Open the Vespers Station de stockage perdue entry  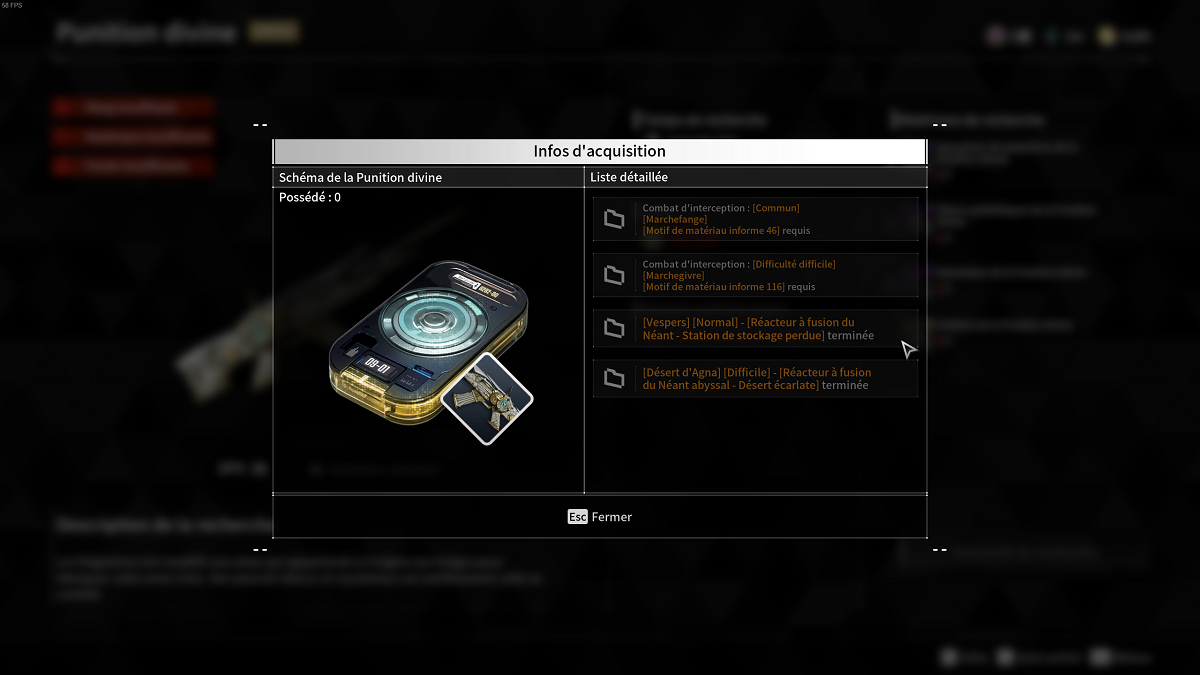click(755, 329)
